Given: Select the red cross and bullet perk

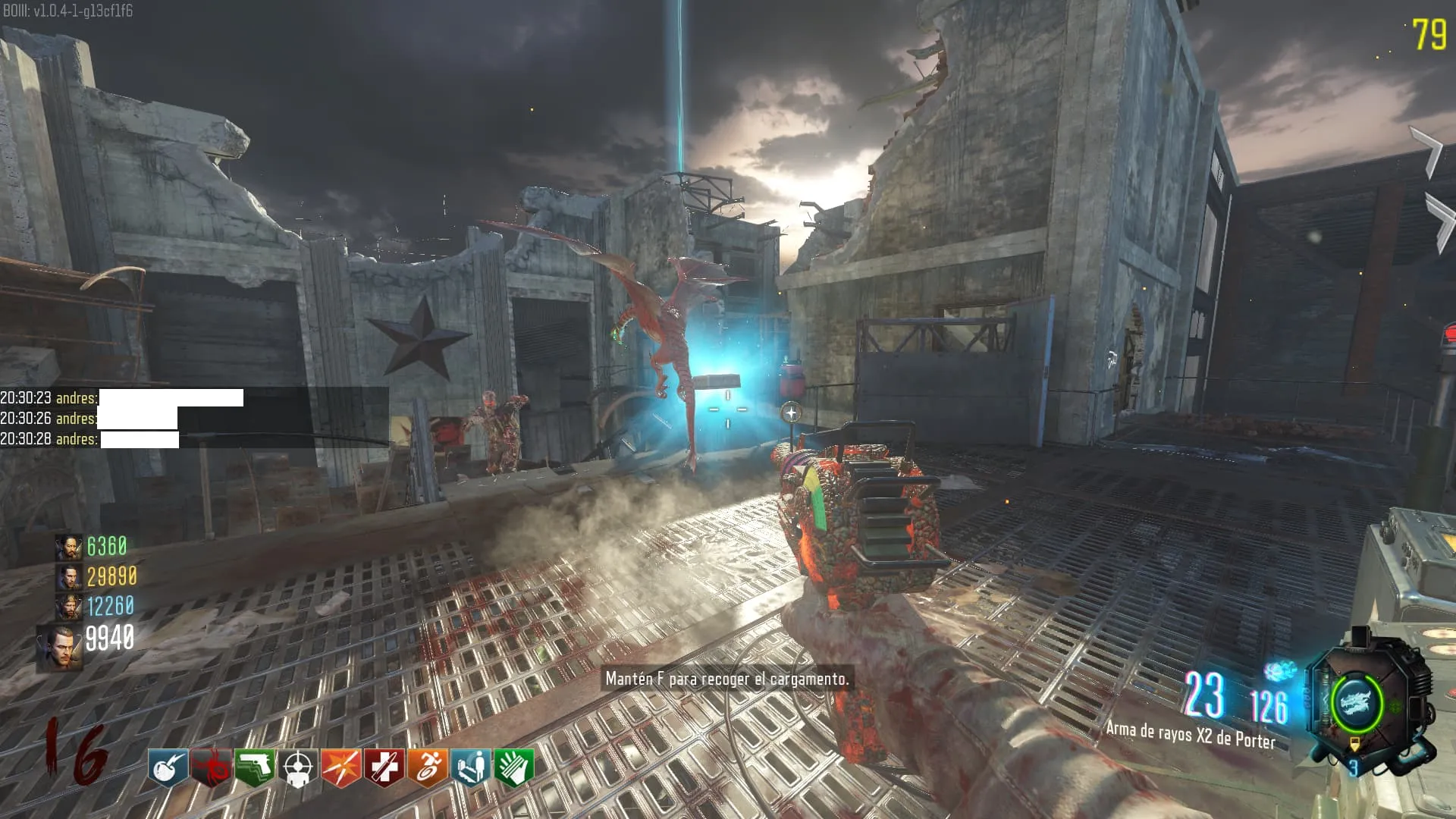Looking at the screenshot, I should tap(384, 768).
